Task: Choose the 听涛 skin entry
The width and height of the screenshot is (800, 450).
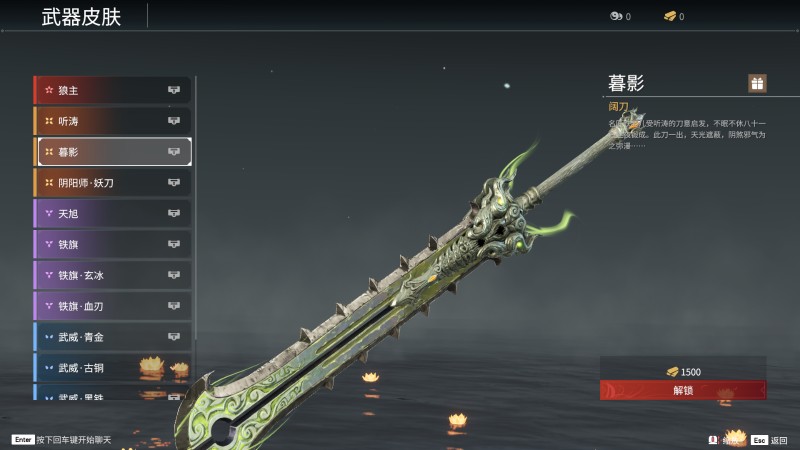Action: tap(113, 121)
